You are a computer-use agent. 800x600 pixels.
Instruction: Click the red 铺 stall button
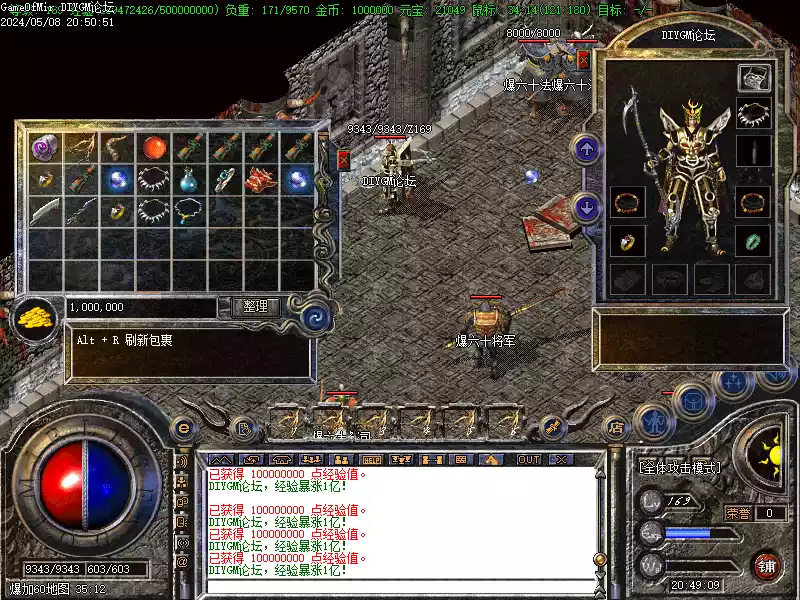(x=767, y=565)
